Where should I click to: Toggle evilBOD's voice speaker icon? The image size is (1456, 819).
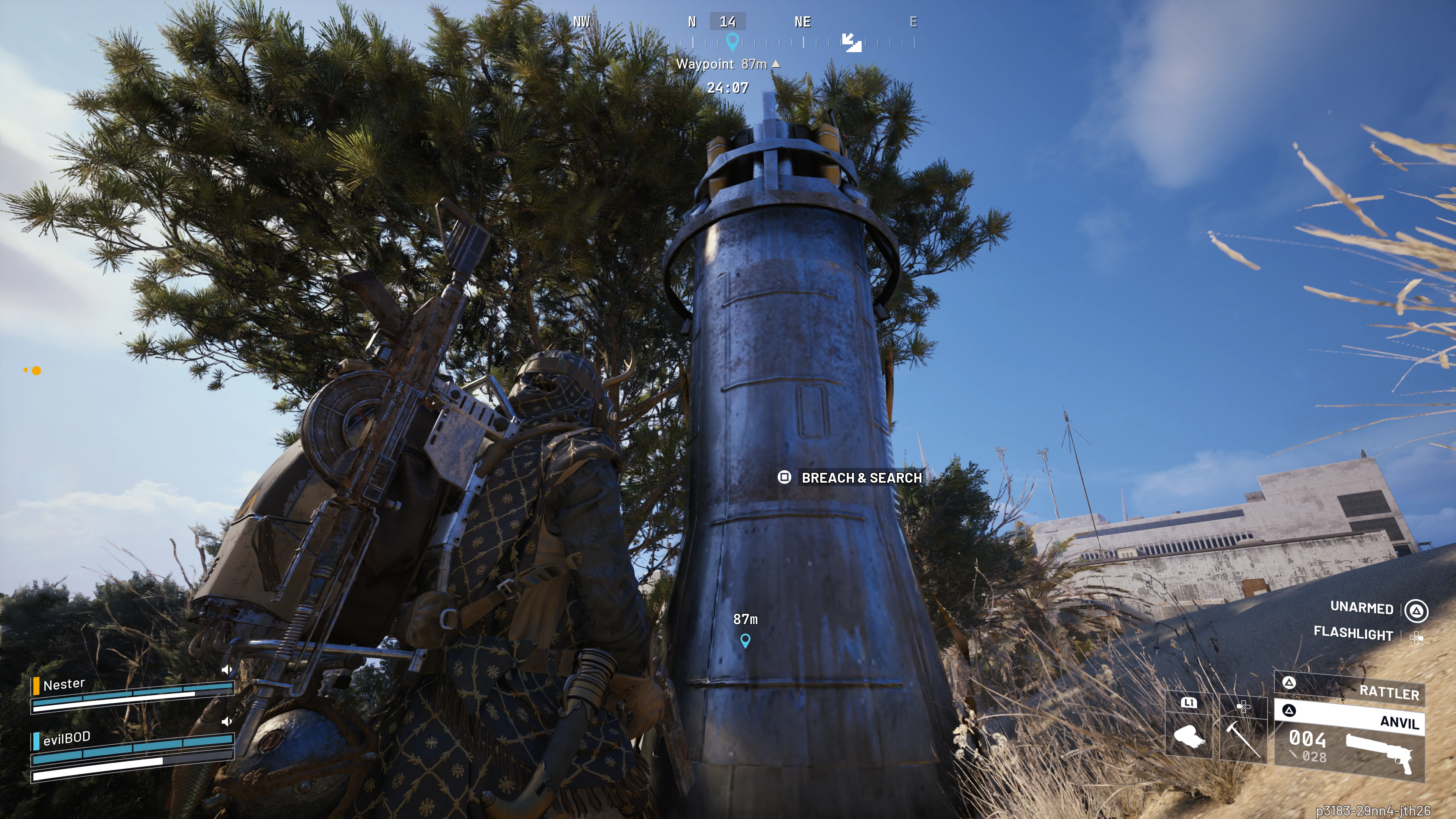click(227, 721)
